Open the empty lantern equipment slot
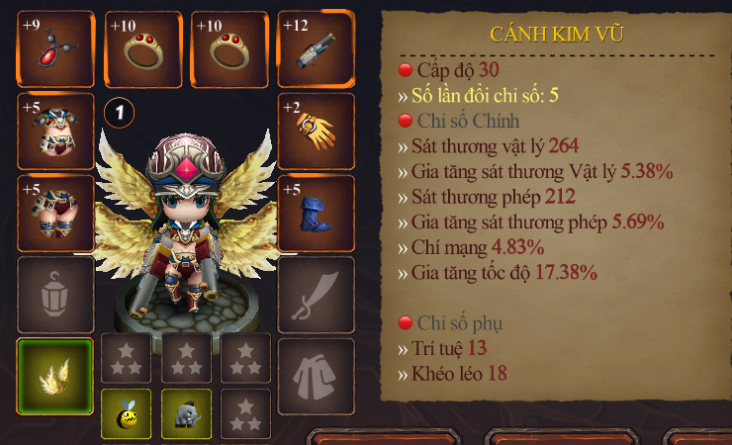732x445 pixels. click(x=56, y=295)
